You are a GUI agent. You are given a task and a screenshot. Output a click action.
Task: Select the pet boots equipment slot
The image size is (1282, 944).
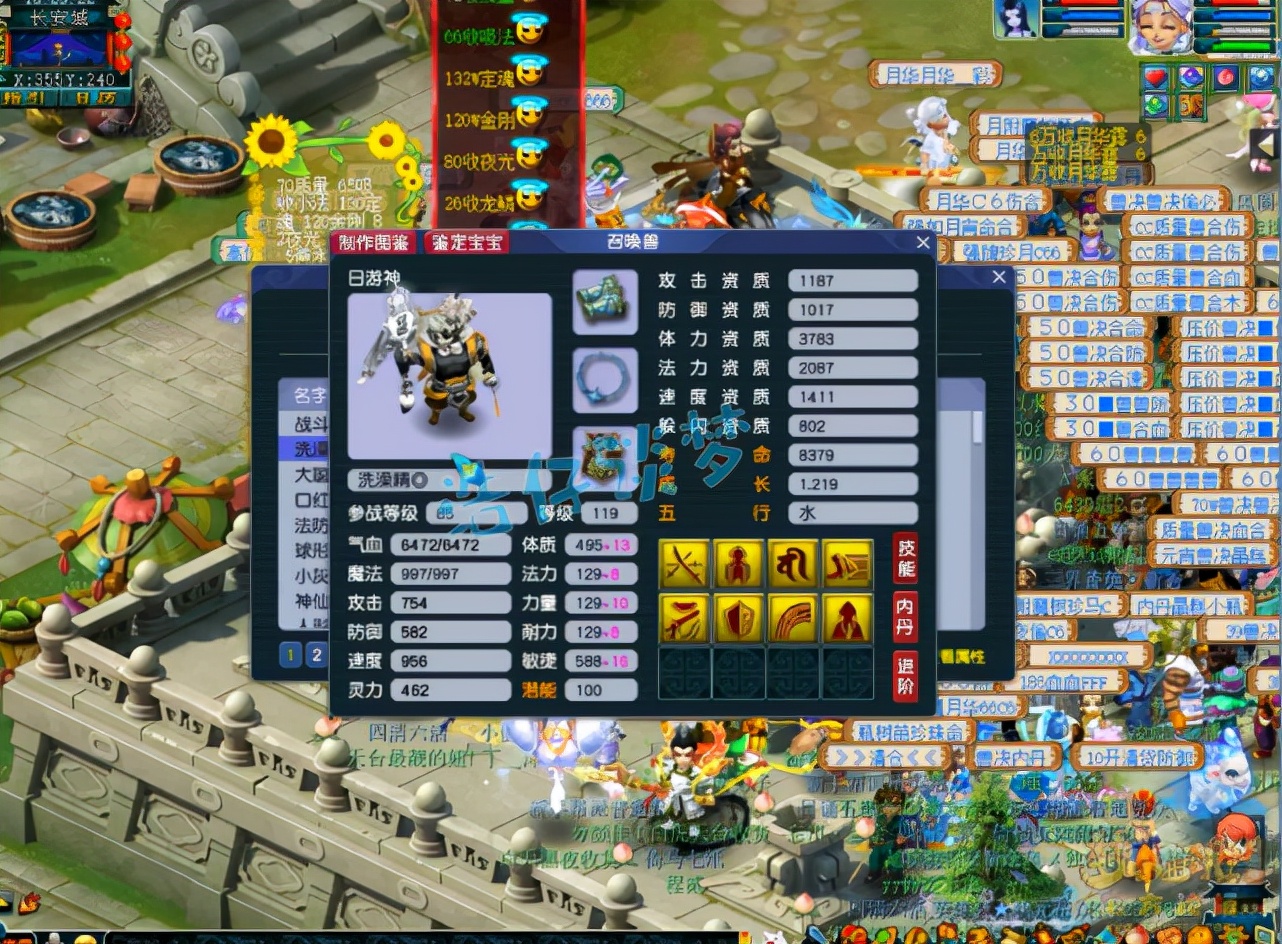coord(605,302)
